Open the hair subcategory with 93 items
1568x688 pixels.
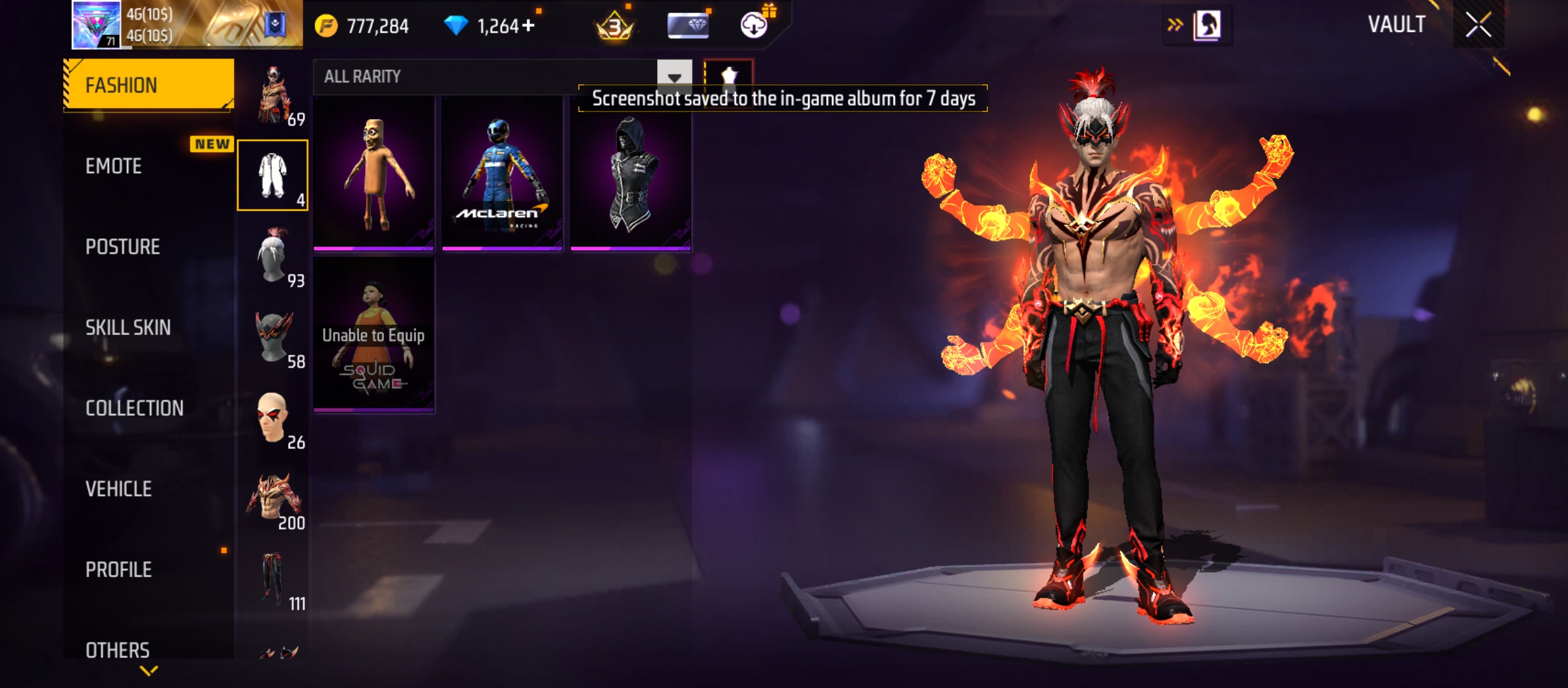coord(273,256)
